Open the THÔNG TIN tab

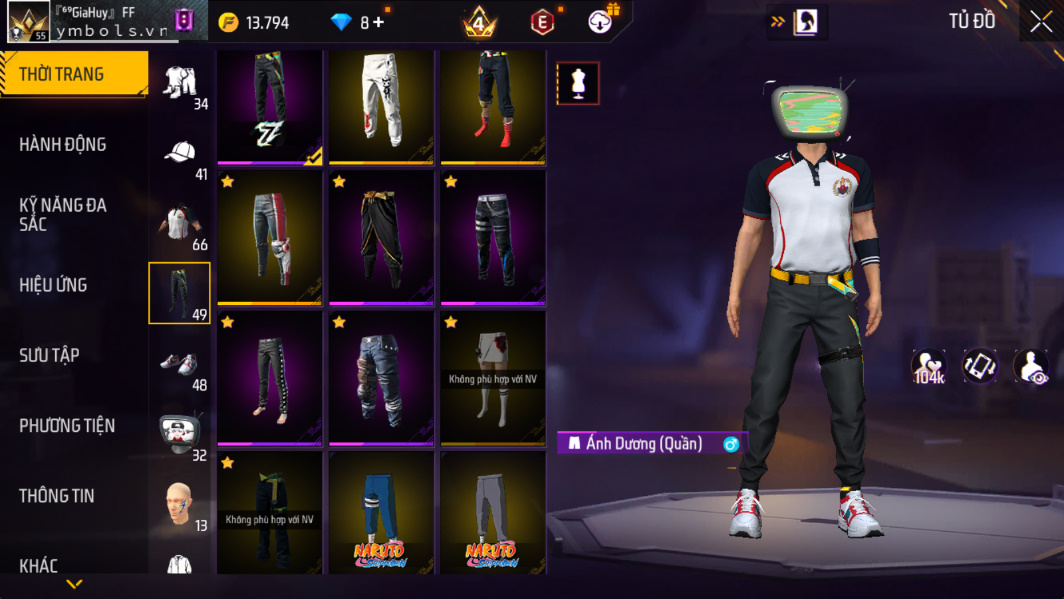pos(57,496)
